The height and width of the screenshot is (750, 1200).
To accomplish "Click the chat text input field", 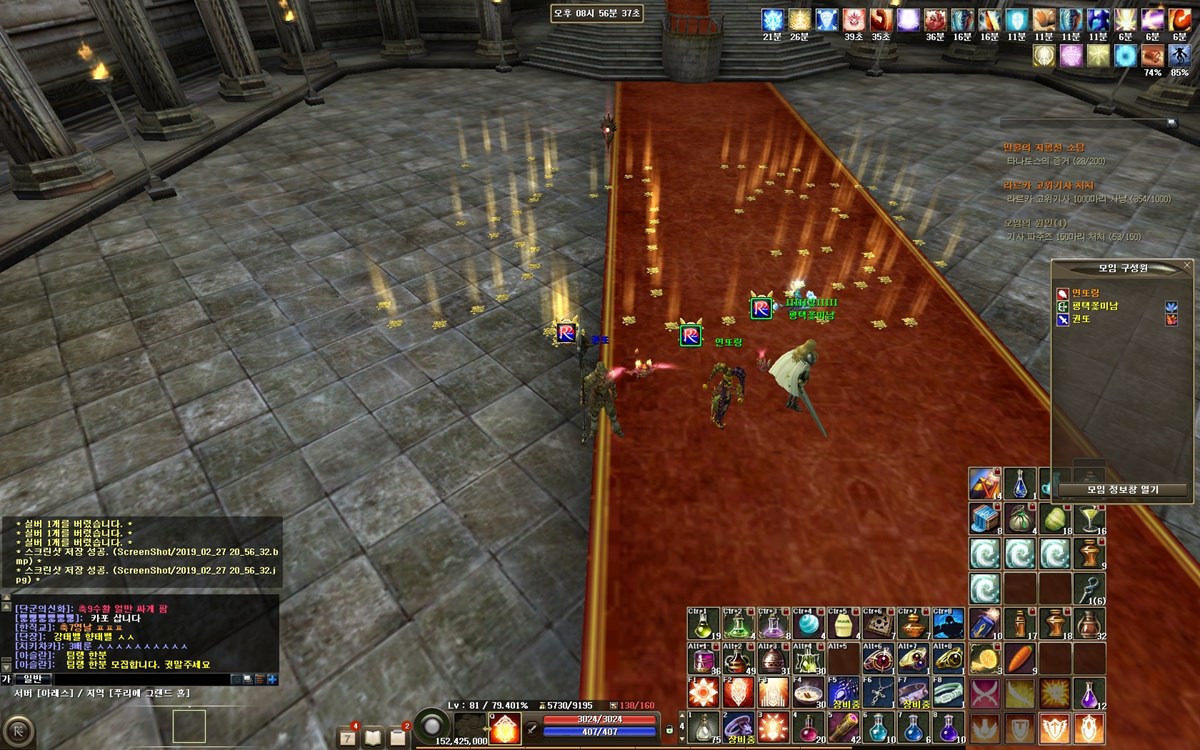I will (x=140, y=679).
